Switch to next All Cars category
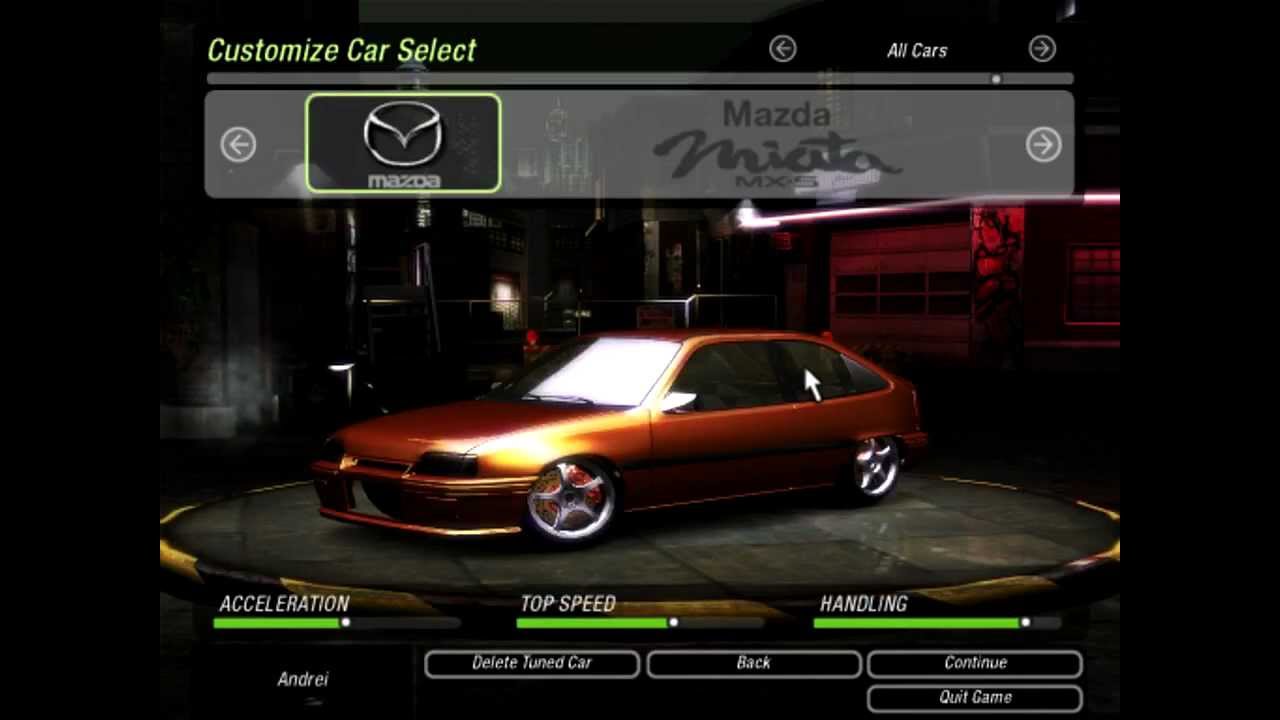 [1042, 49]
